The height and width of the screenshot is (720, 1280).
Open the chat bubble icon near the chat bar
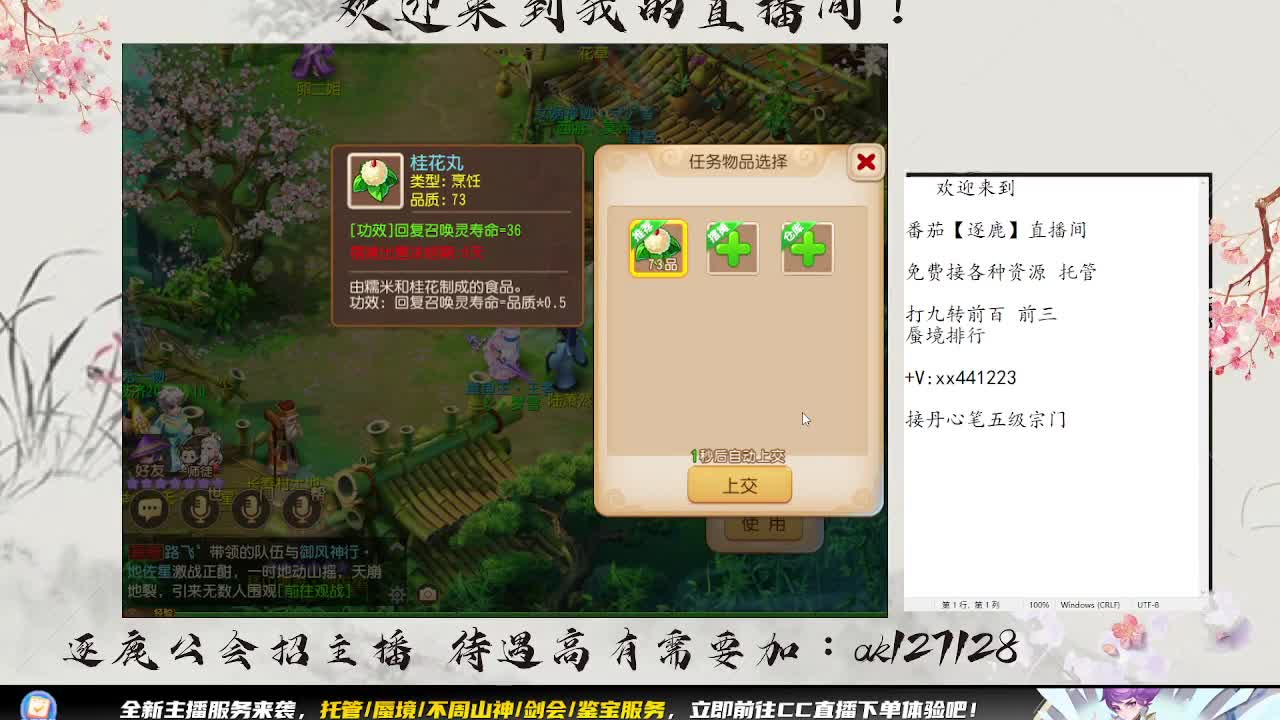click(148, 509)
